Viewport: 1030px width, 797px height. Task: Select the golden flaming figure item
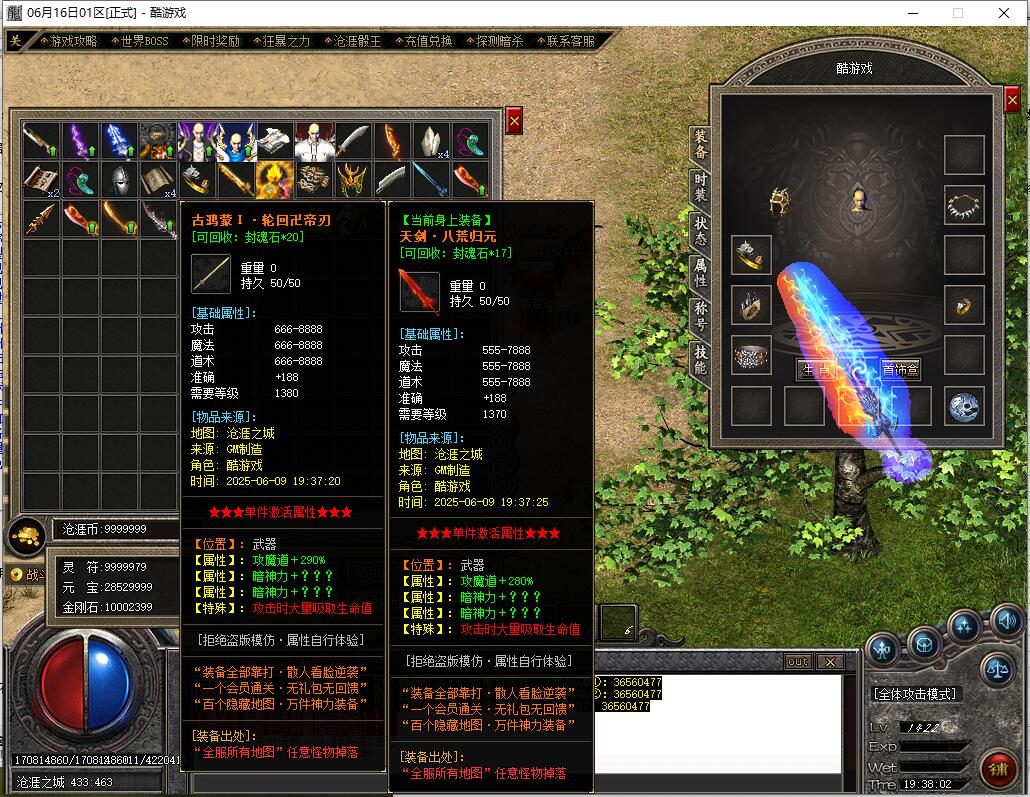[x=275, y=179]
